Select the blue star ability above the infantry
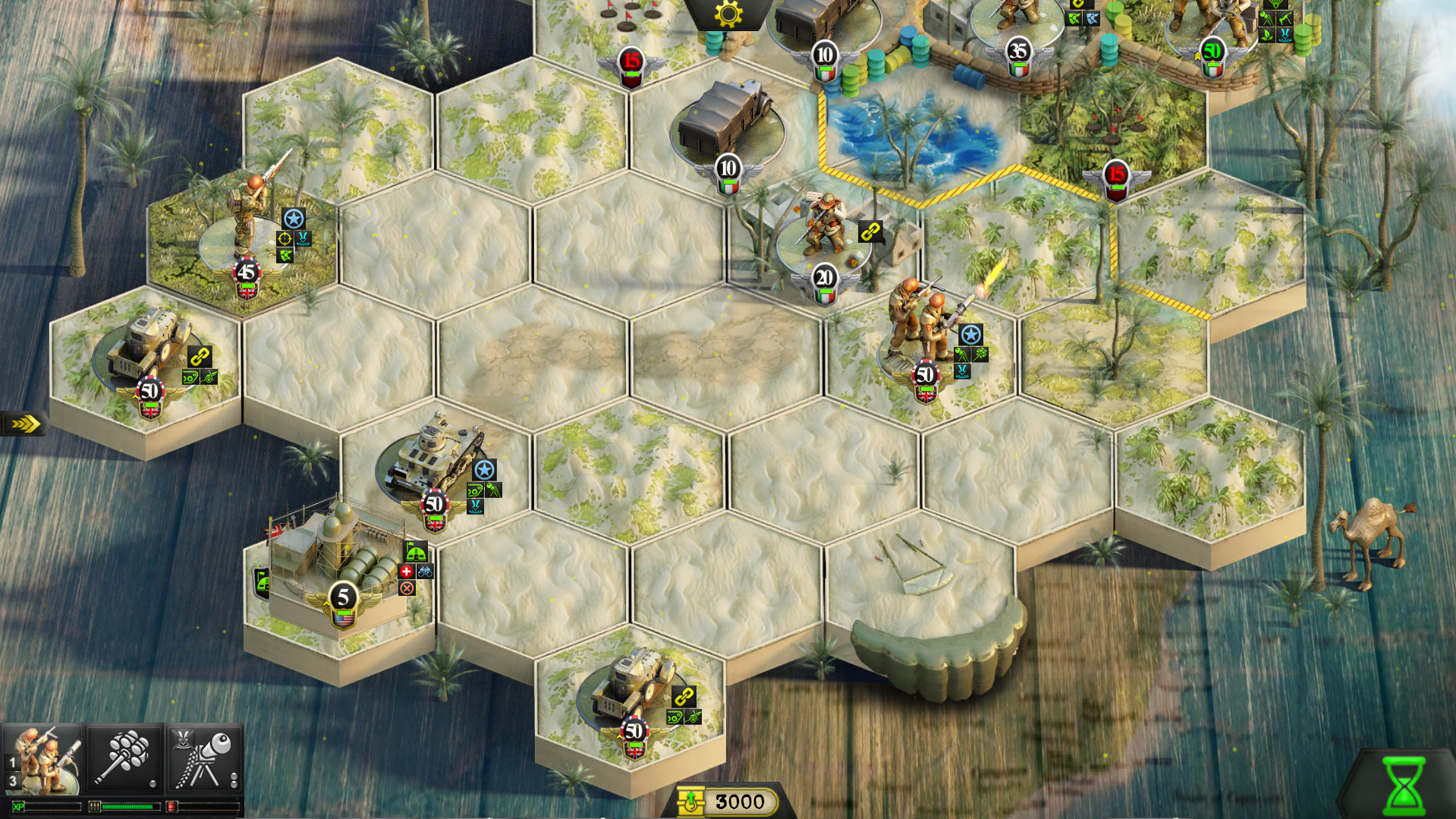 [970, 335]
